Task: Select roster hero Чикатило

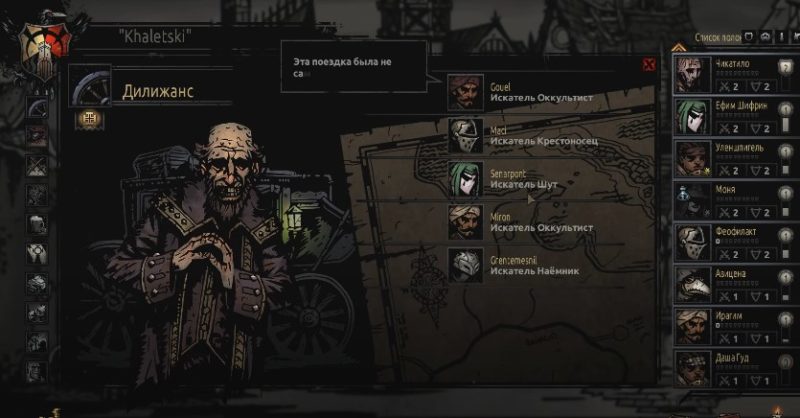Action: click(730, 74)
